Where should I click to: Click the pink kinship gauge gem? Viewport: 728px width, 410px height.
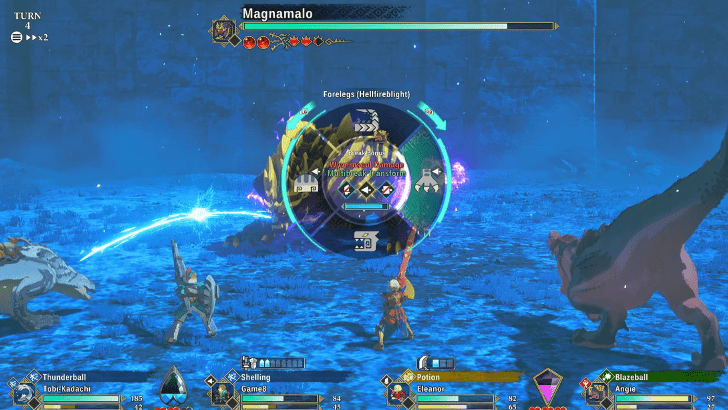(547, 386)
